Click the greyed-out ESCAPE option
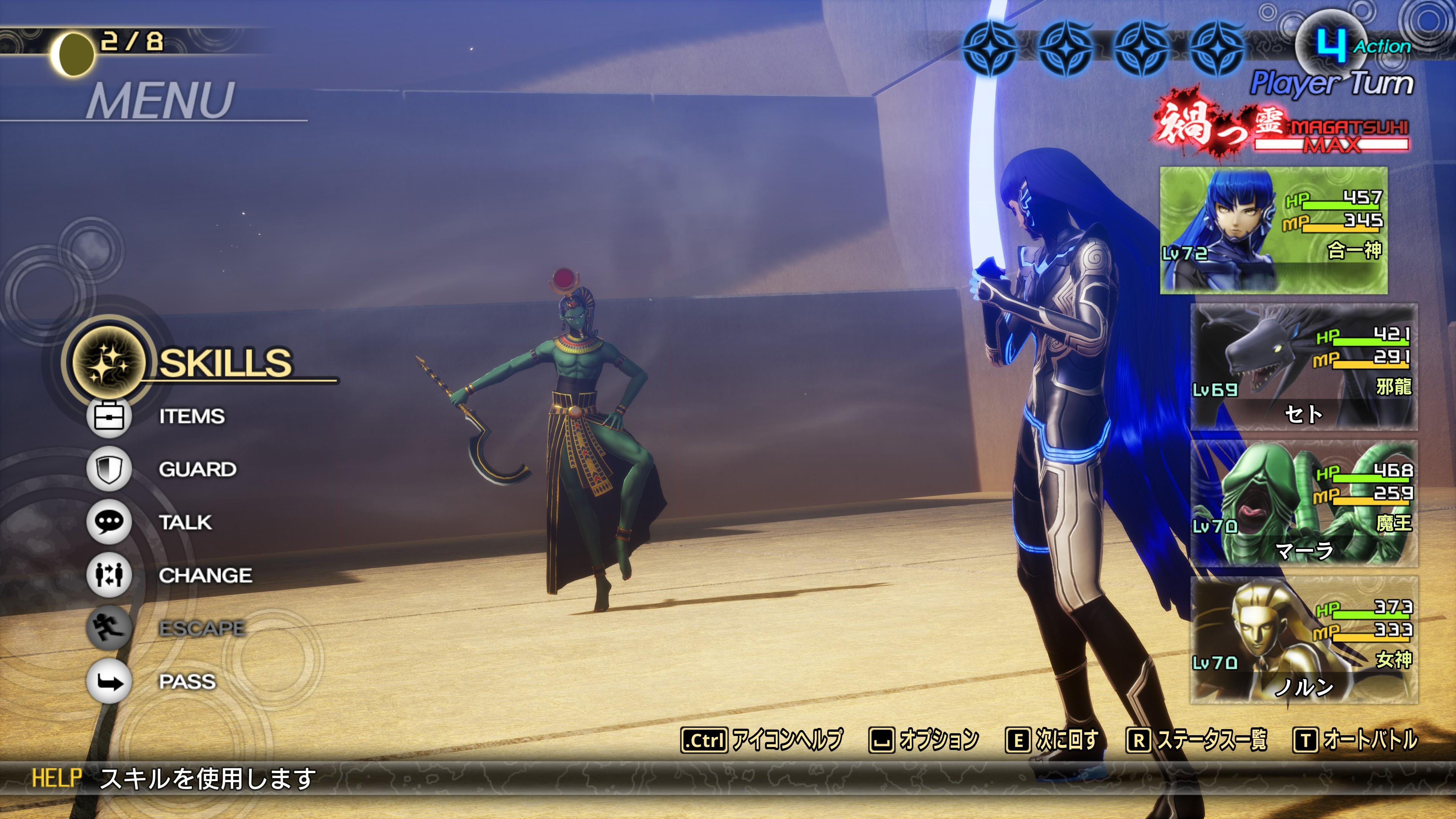The image size is (1456, 819). 202,629
